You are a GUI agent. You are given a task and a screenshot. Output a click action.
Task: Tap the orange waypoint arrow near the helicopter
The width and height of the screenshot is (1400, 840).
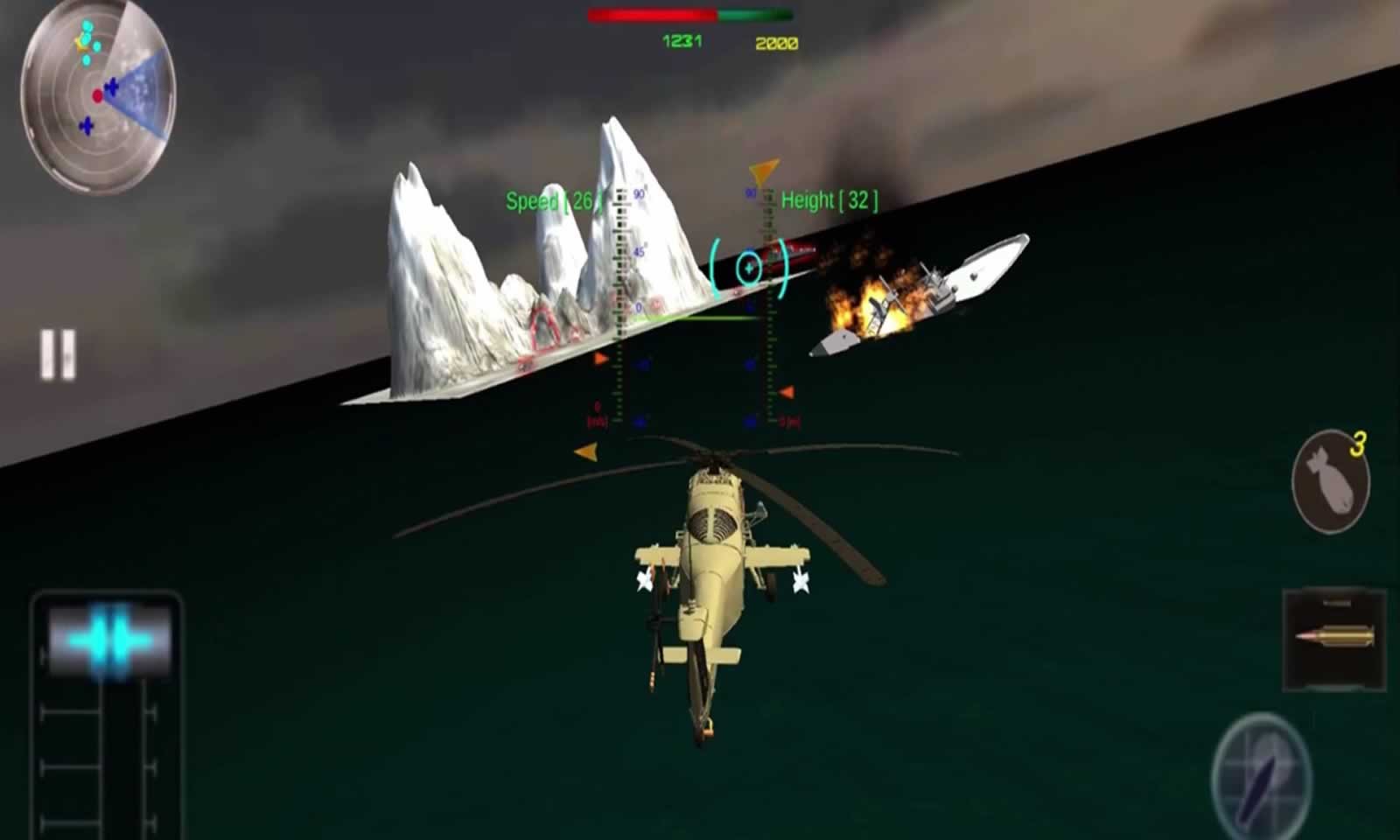coord(586,453)
